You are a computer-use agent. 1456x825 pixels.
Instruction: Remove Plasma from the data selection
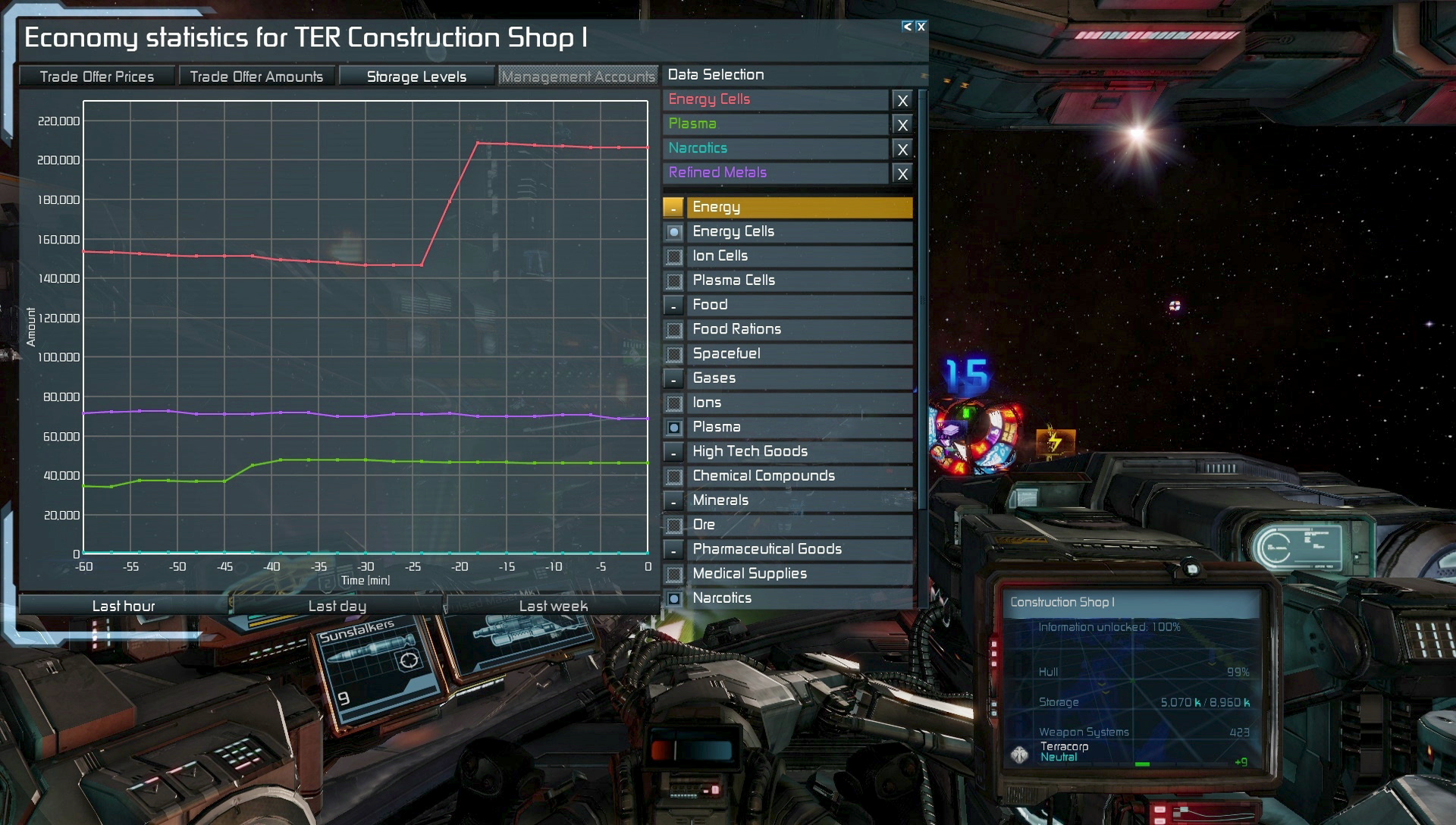[x=902, y=124]
